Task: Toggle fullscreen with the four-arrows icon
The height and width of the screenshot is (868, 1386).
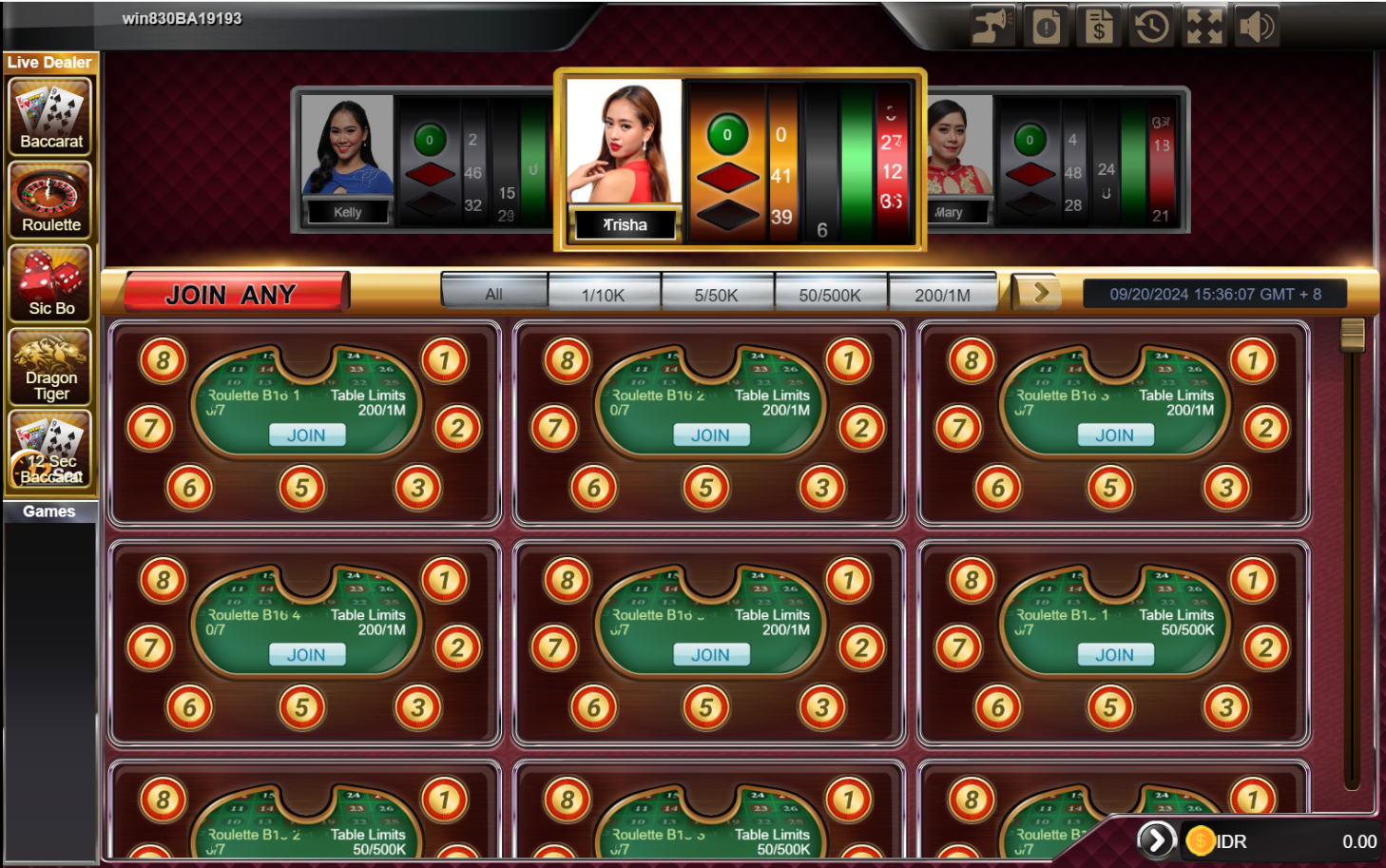Action: pos(1203,26)
